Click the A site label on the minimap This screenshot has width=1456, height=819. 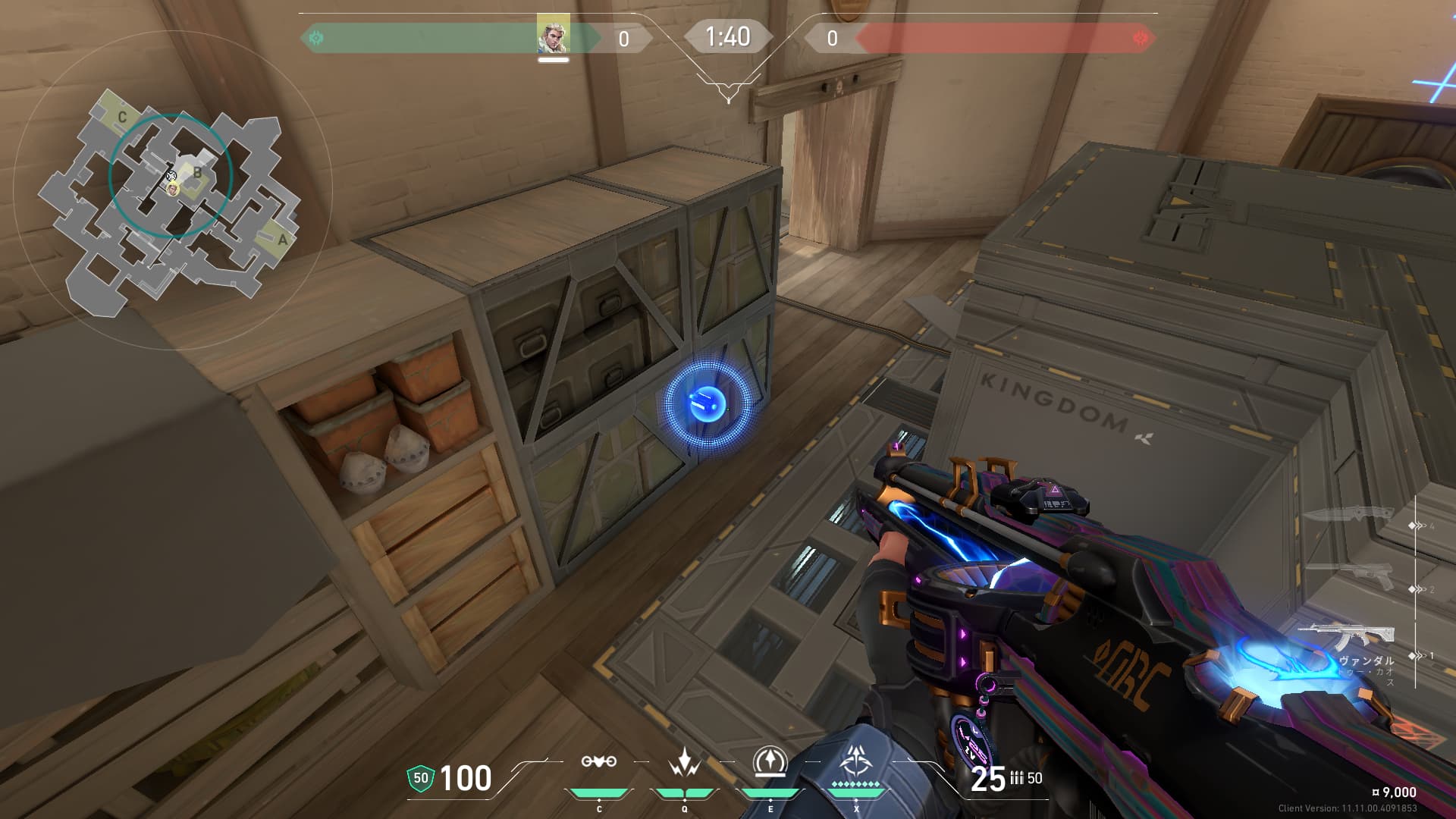282,240
